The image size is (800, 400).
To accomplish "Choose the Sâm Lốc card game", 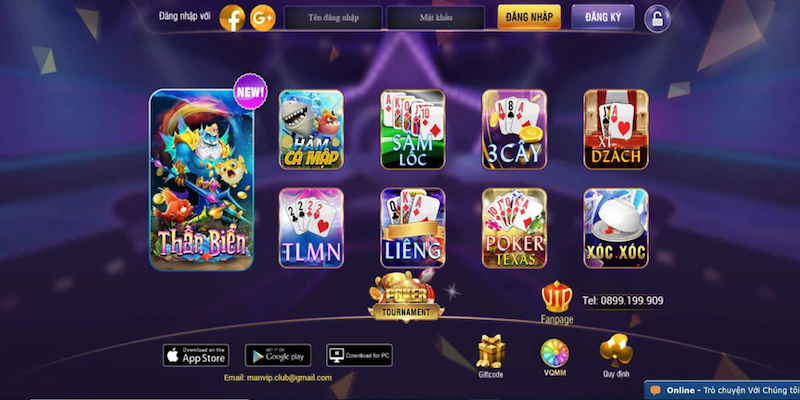I will click(x=413, y=130).
